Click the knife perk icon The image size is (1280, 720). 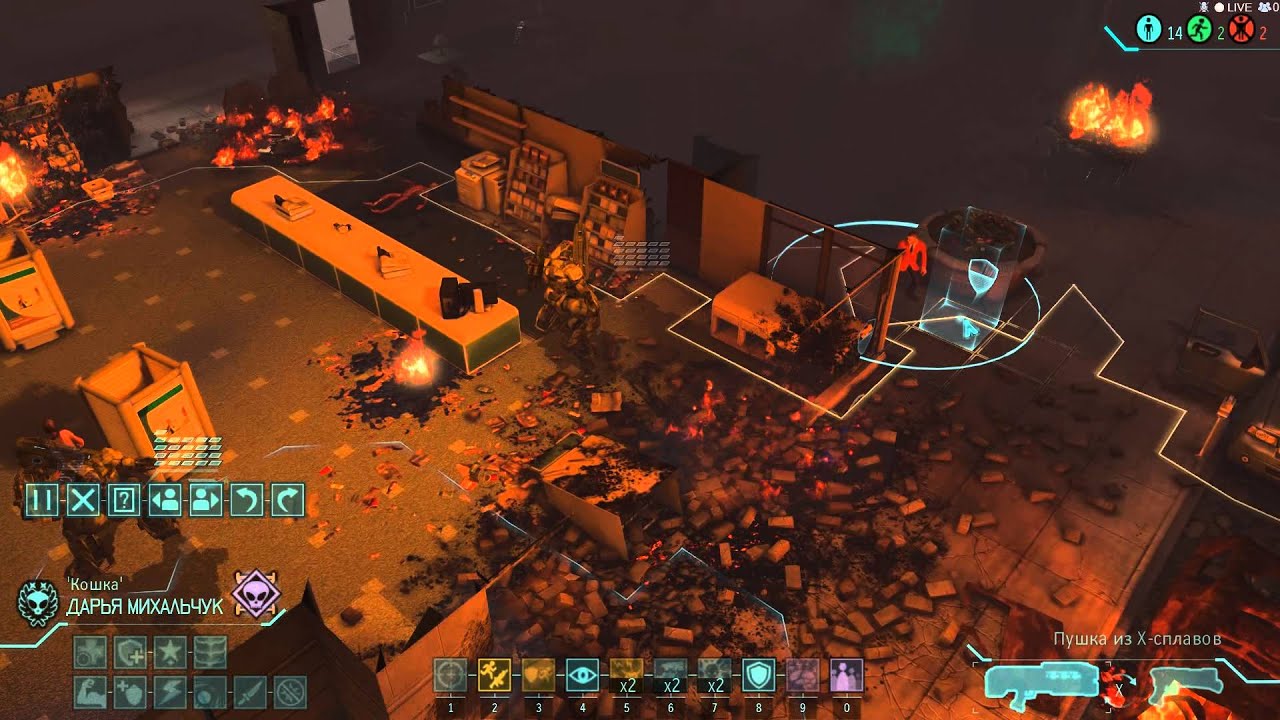tap(250, 691)
